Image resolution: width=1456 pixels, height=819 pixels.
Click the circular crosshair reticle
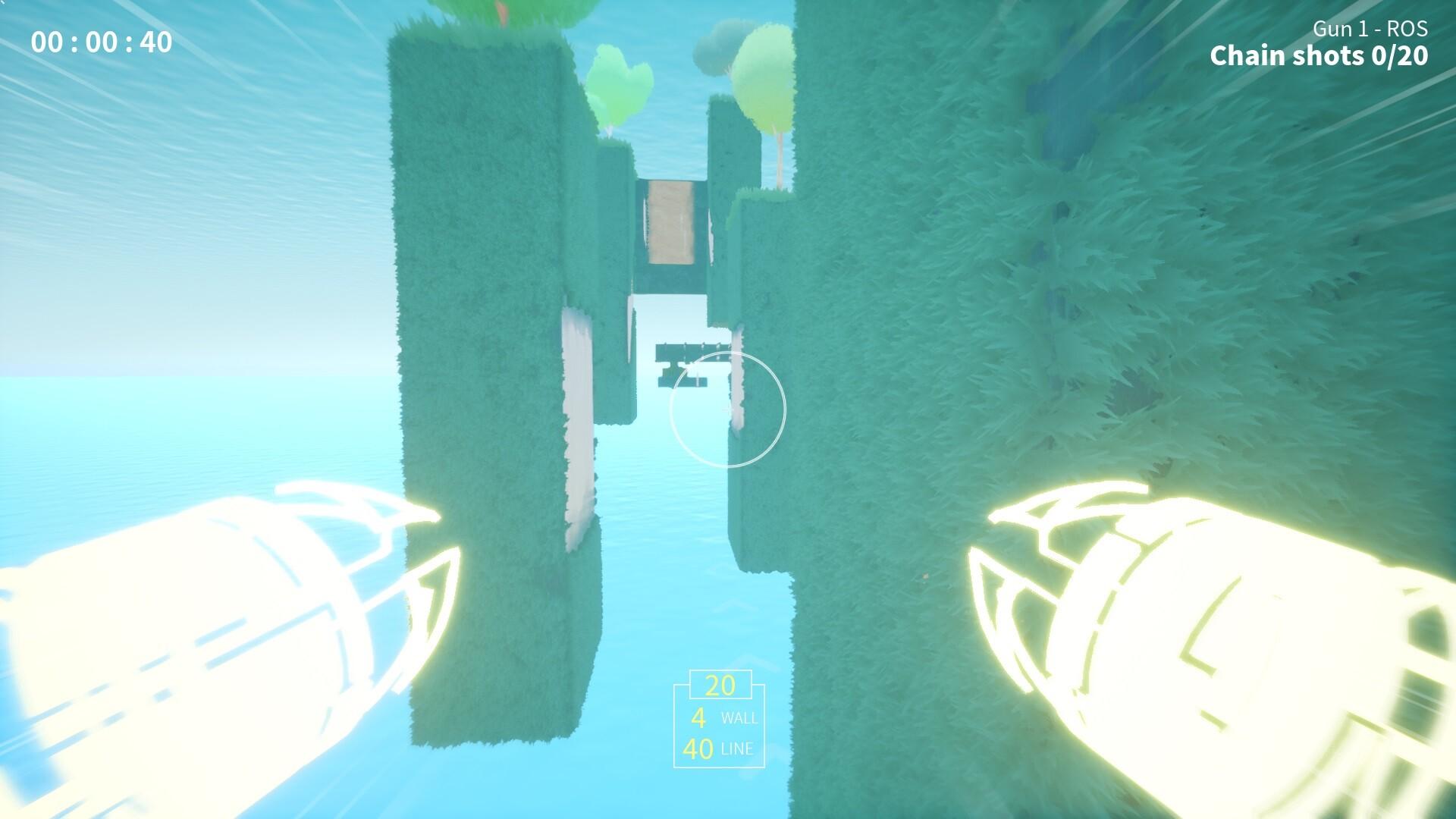coord(730,409)
